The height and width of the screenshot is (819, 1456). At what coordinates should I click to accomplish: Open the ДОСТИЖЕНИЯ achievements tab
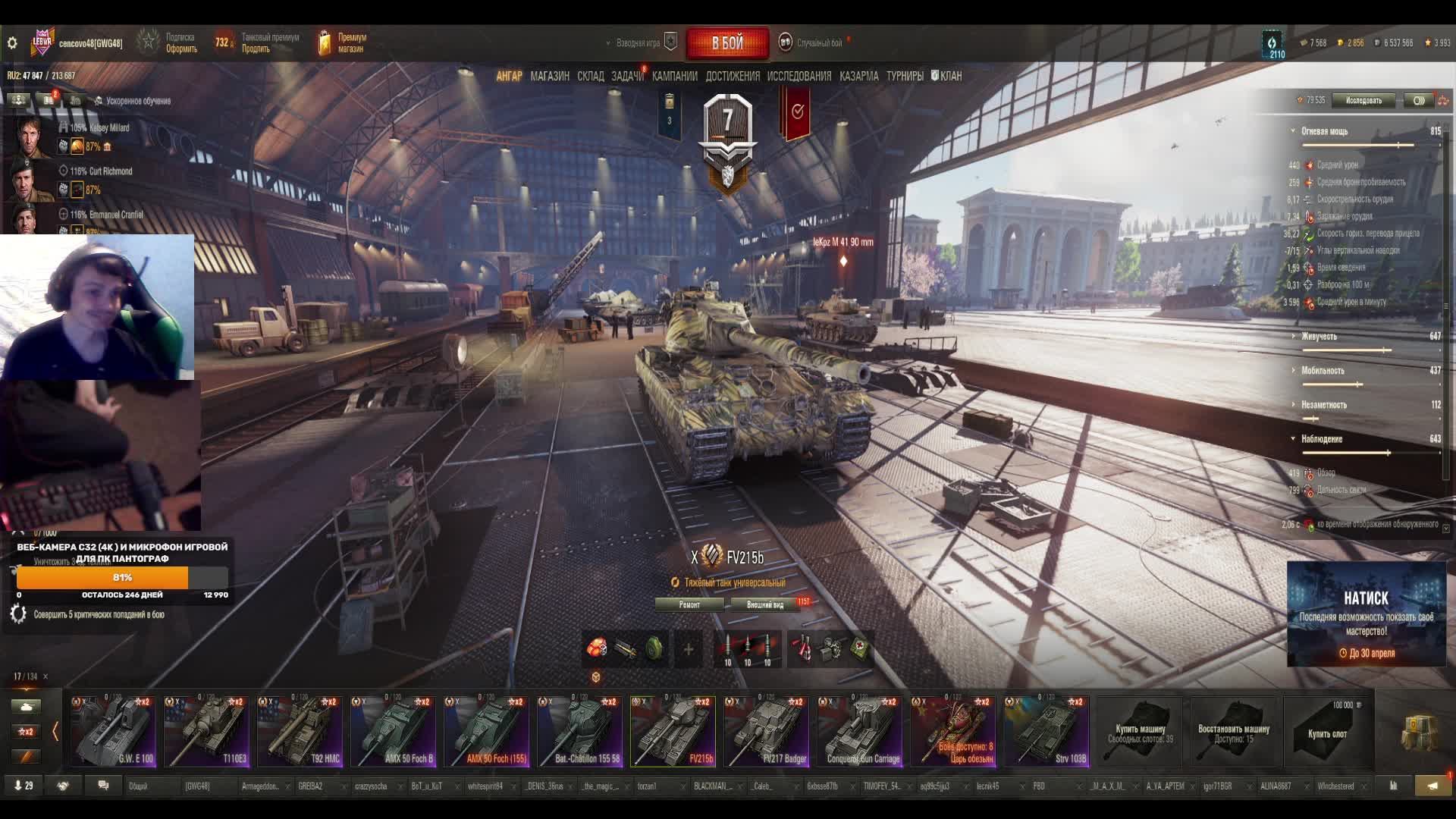733,76
